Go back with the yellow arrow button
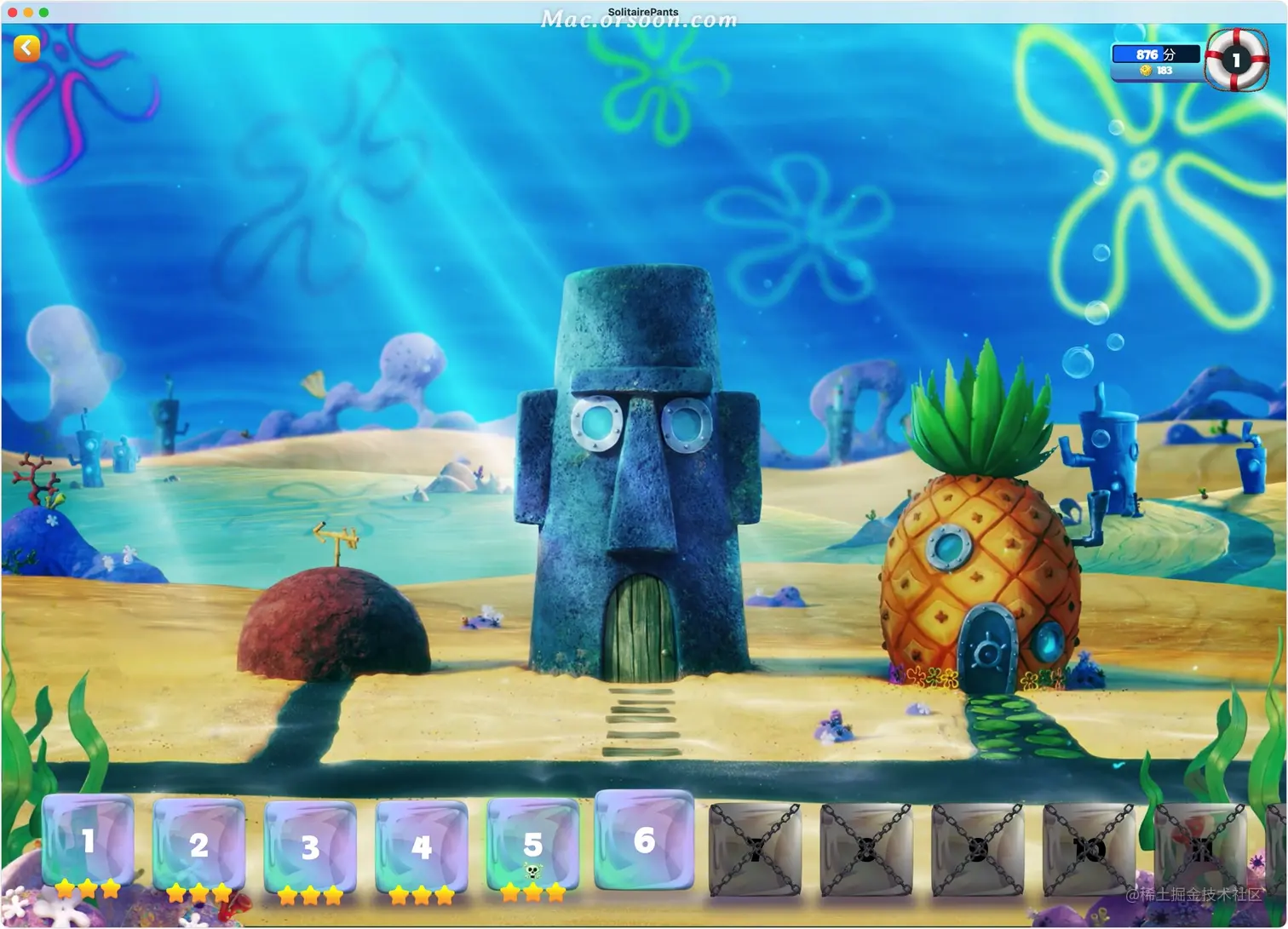 [x=26, y=49]
